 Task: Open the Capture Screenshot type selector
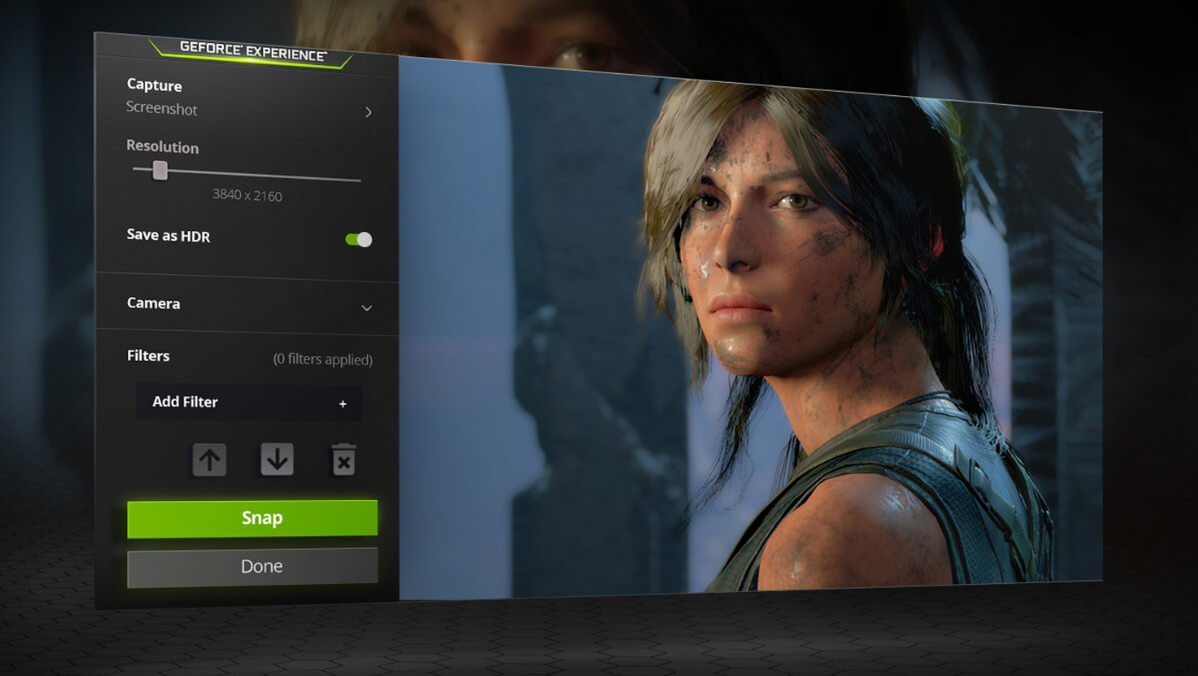click(368, 111)
